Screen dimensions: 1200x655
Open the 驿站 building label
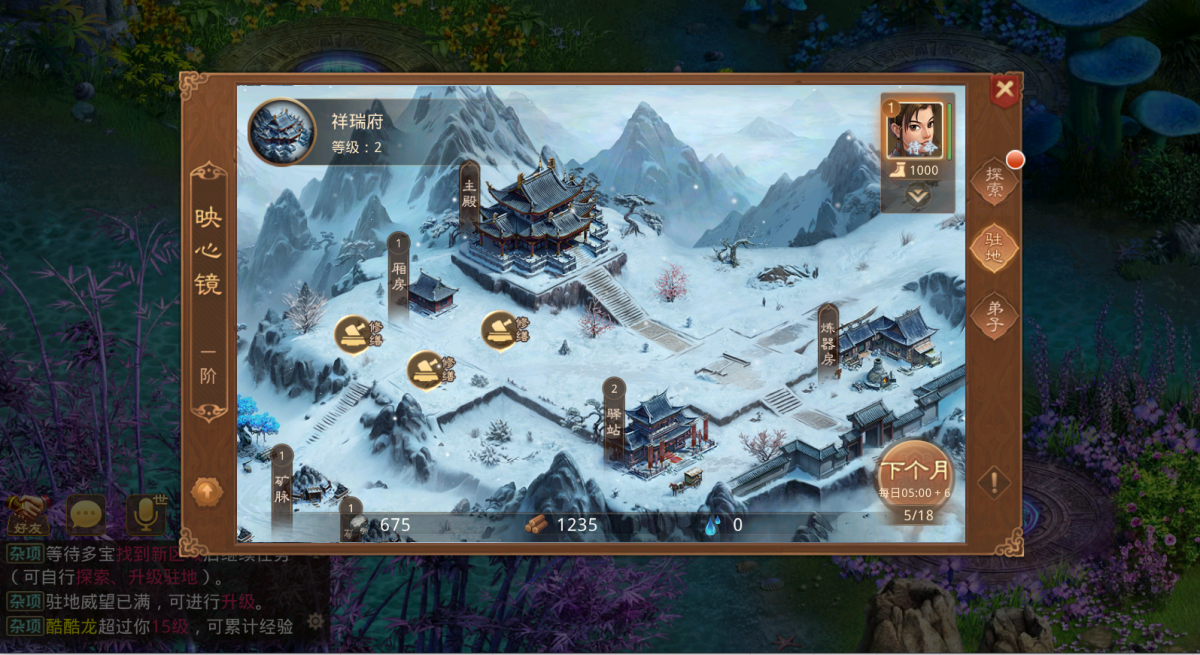click(x=614, y=416)
